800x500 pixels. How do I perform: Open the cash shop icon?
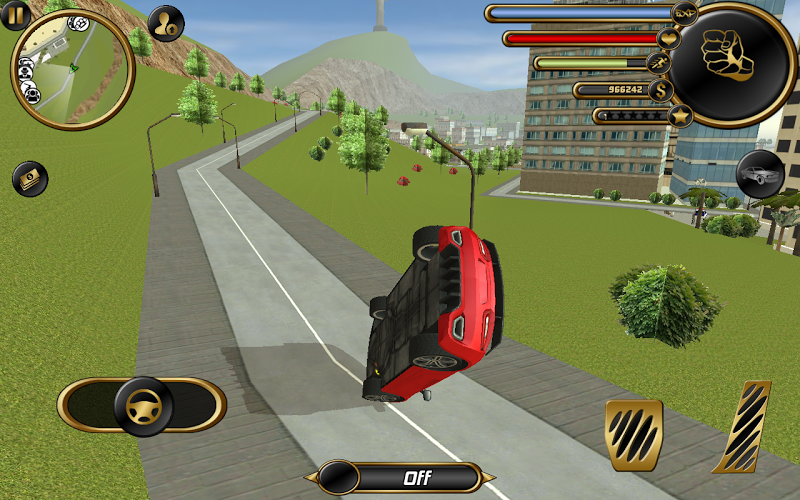coord(30,179)
